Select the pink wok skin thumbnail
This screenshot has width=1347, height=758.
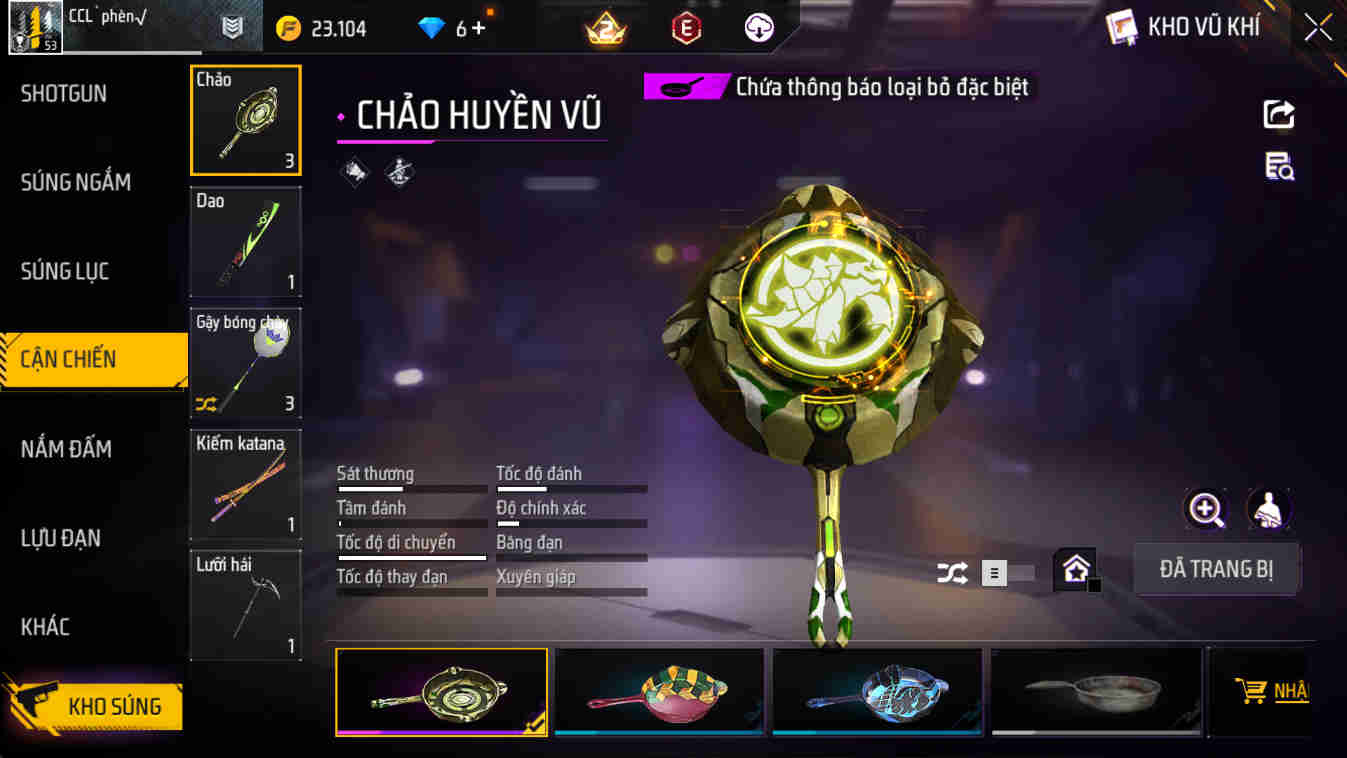pos(658,692)
